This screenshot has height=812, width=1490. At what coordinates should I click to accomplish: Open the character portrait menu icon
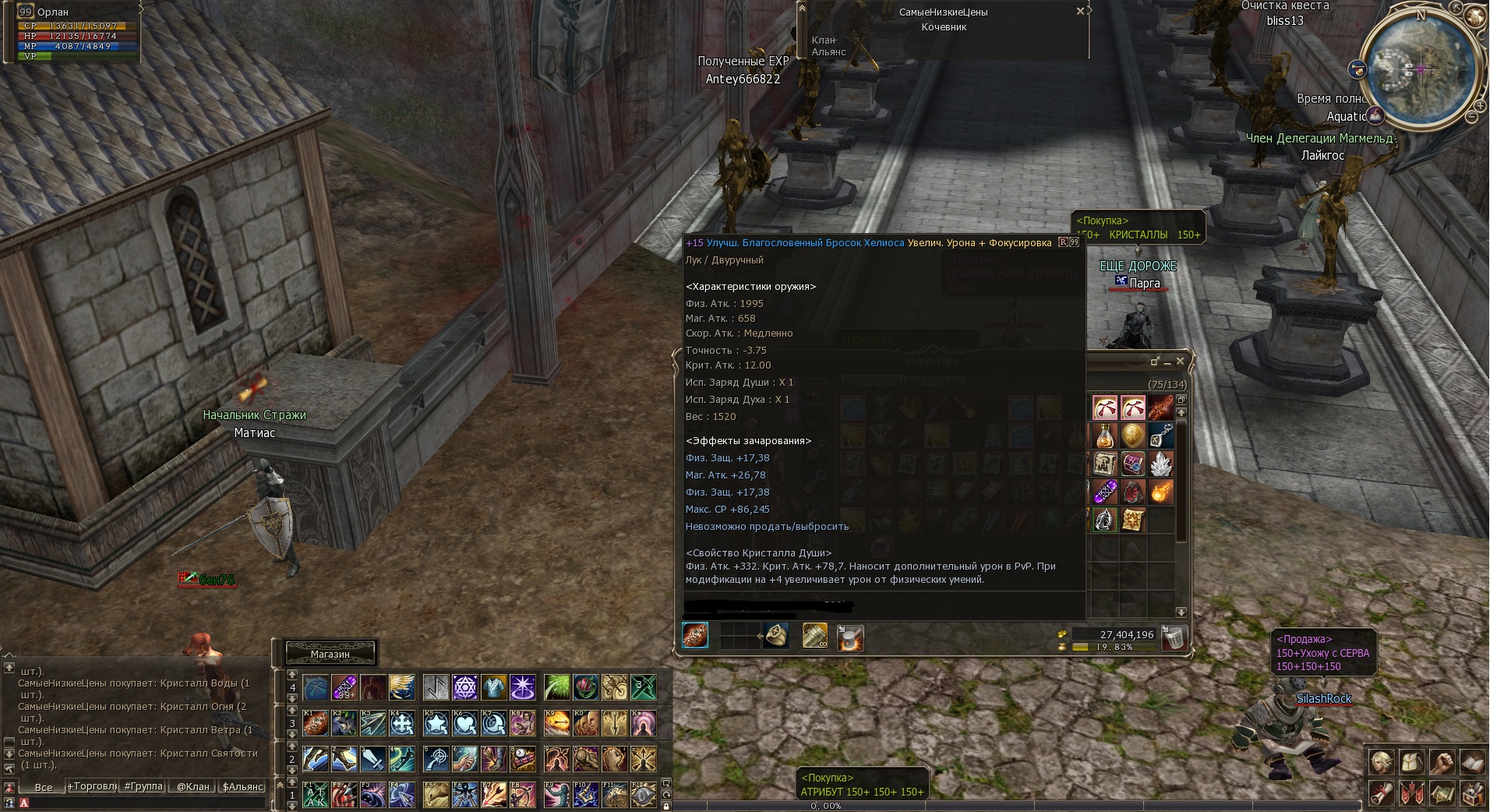1382,761
